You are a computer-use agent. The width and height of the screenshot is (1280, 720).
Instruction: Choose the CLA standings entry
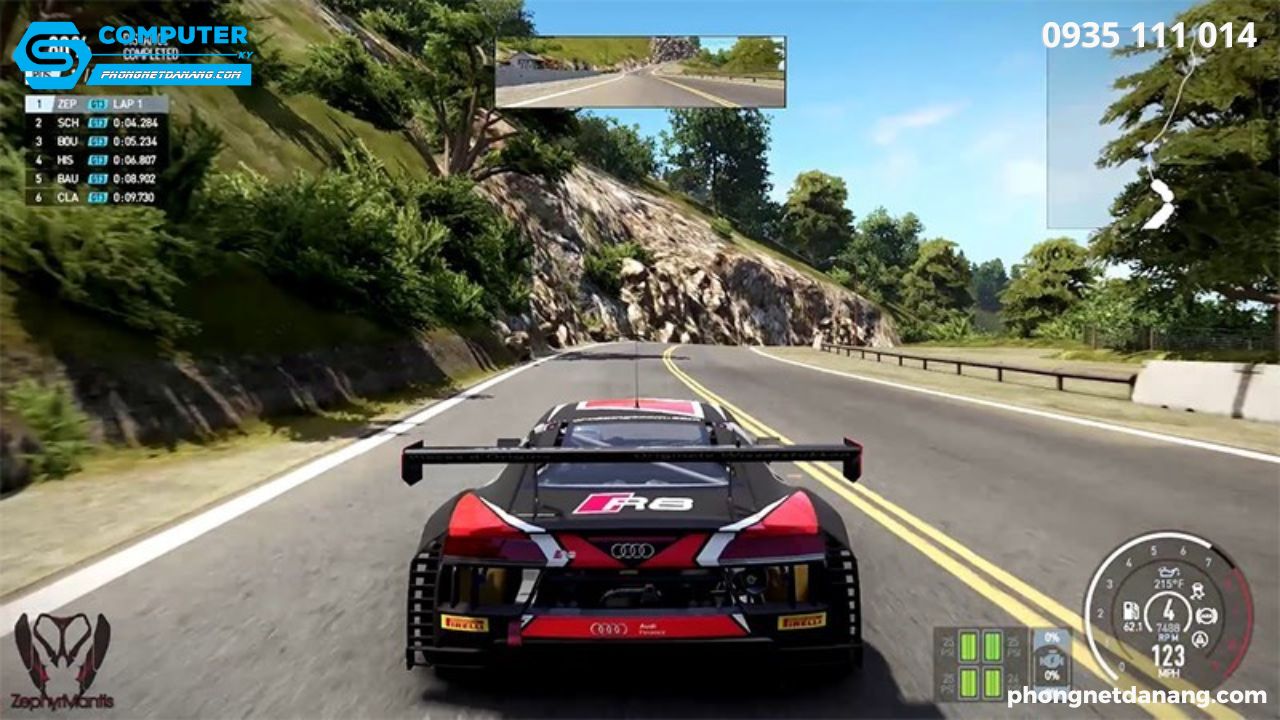(x=96, y=197)
